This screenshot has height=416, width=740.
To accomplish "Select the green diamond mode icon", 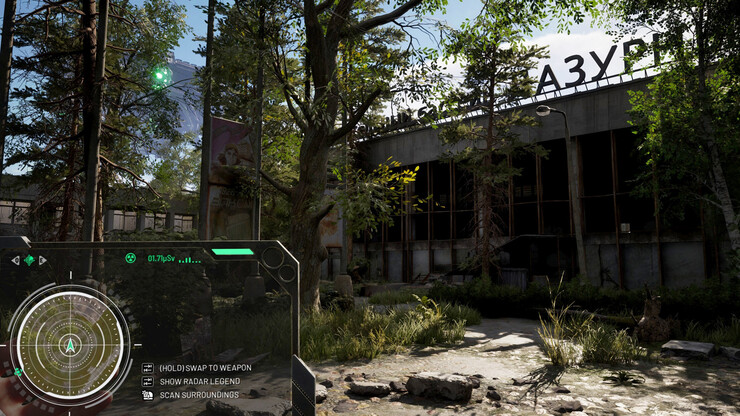I will [x=29, y=260].
